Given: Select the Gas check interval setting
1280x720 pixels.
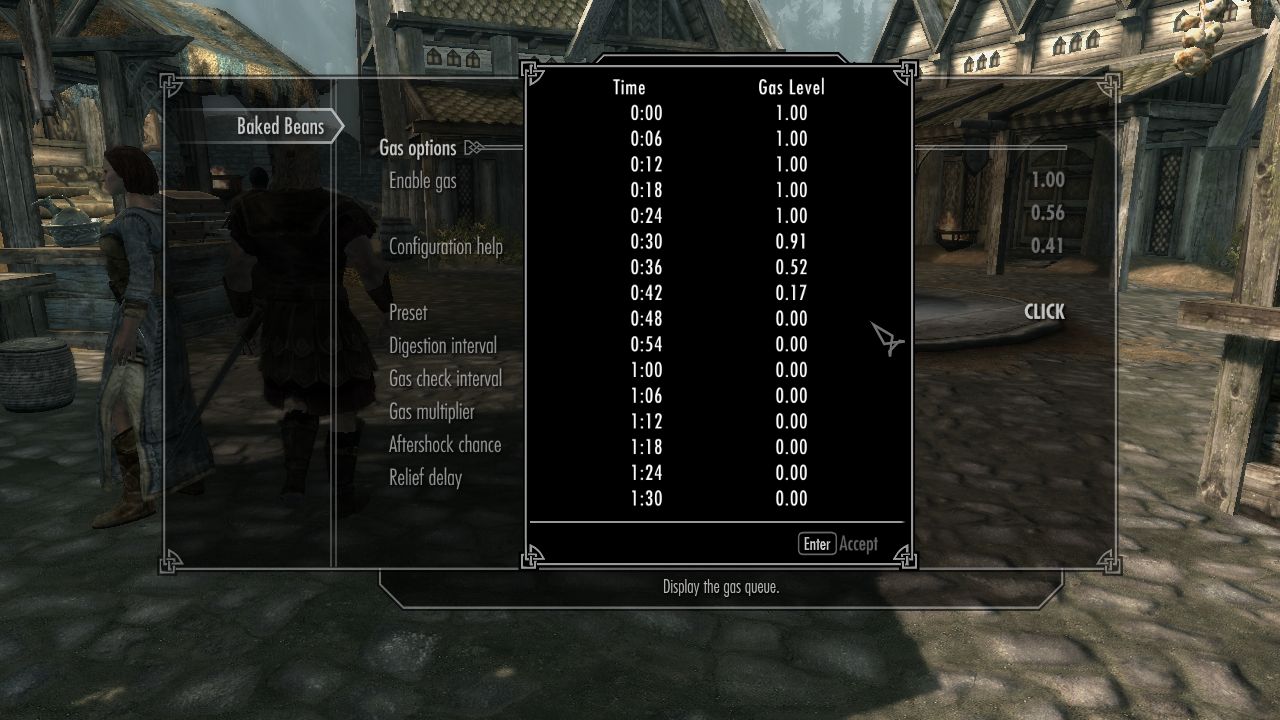Looking at the screenshot, I should click(446, 379).
